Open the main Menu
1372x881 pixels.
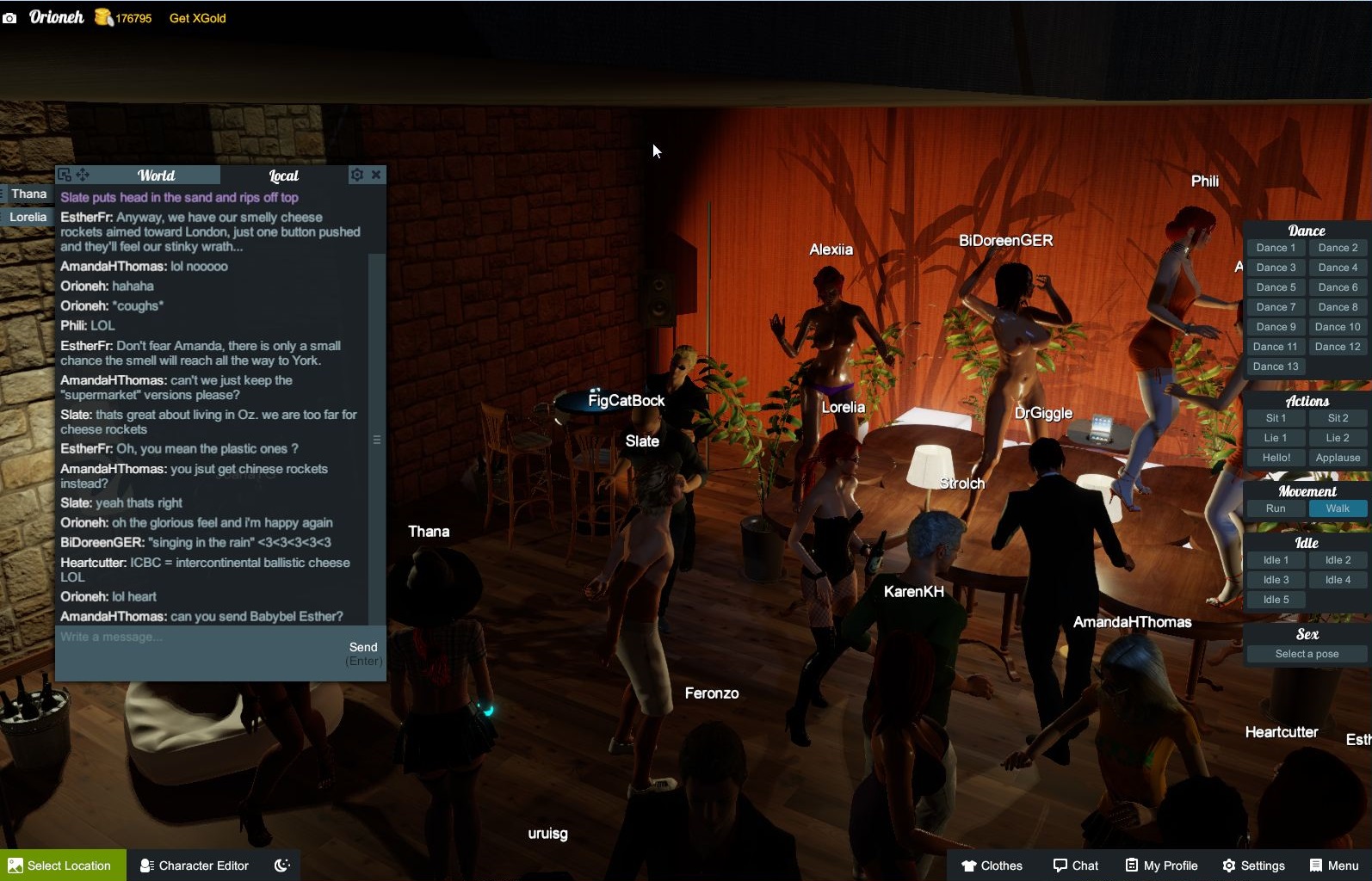[x=1333, y=866]
